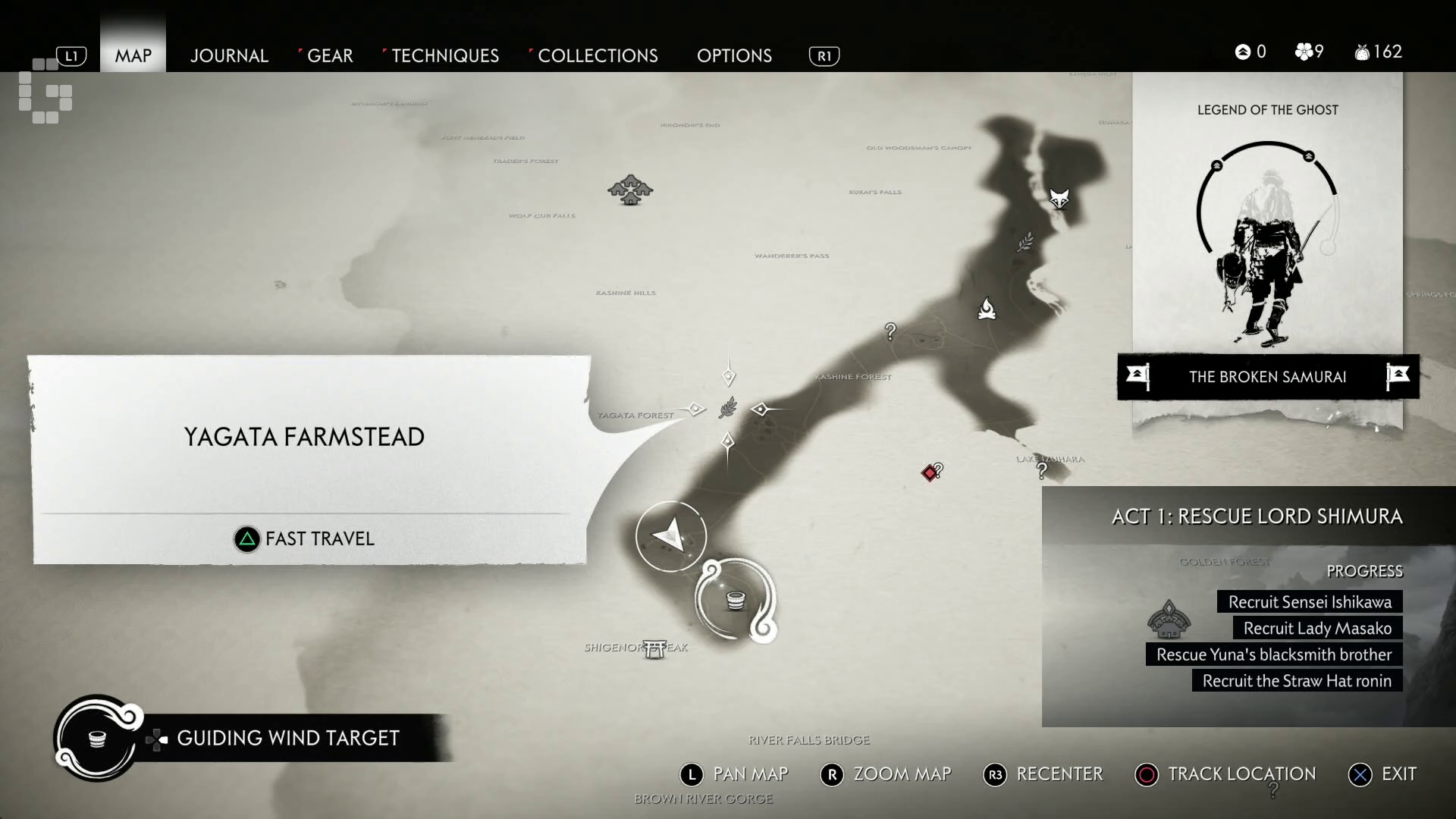Select the hot spring marker inside wind swirl

(735, 600)
